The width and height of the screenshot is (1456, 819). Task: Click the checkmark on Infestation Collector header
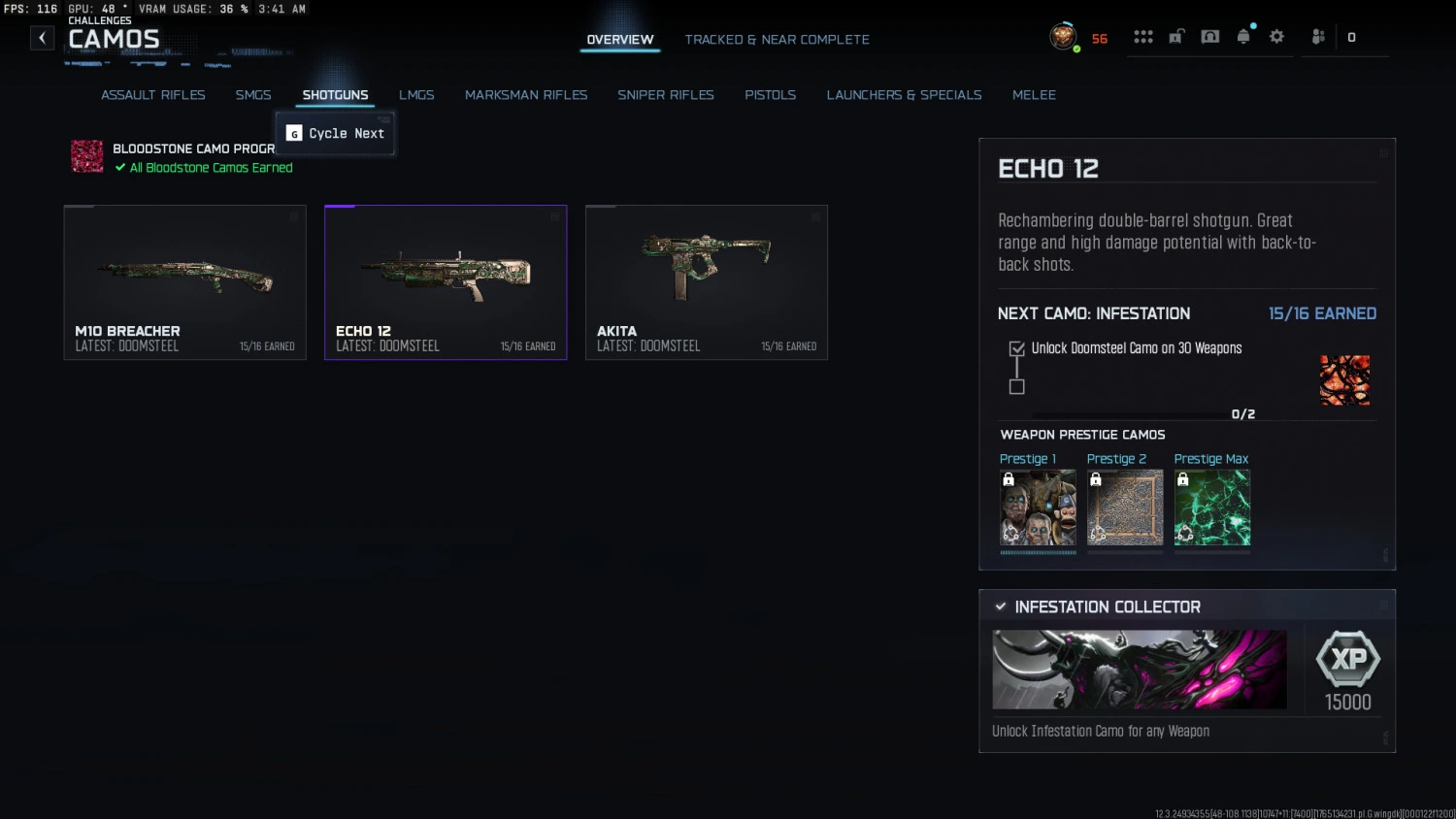[1001, 606]
